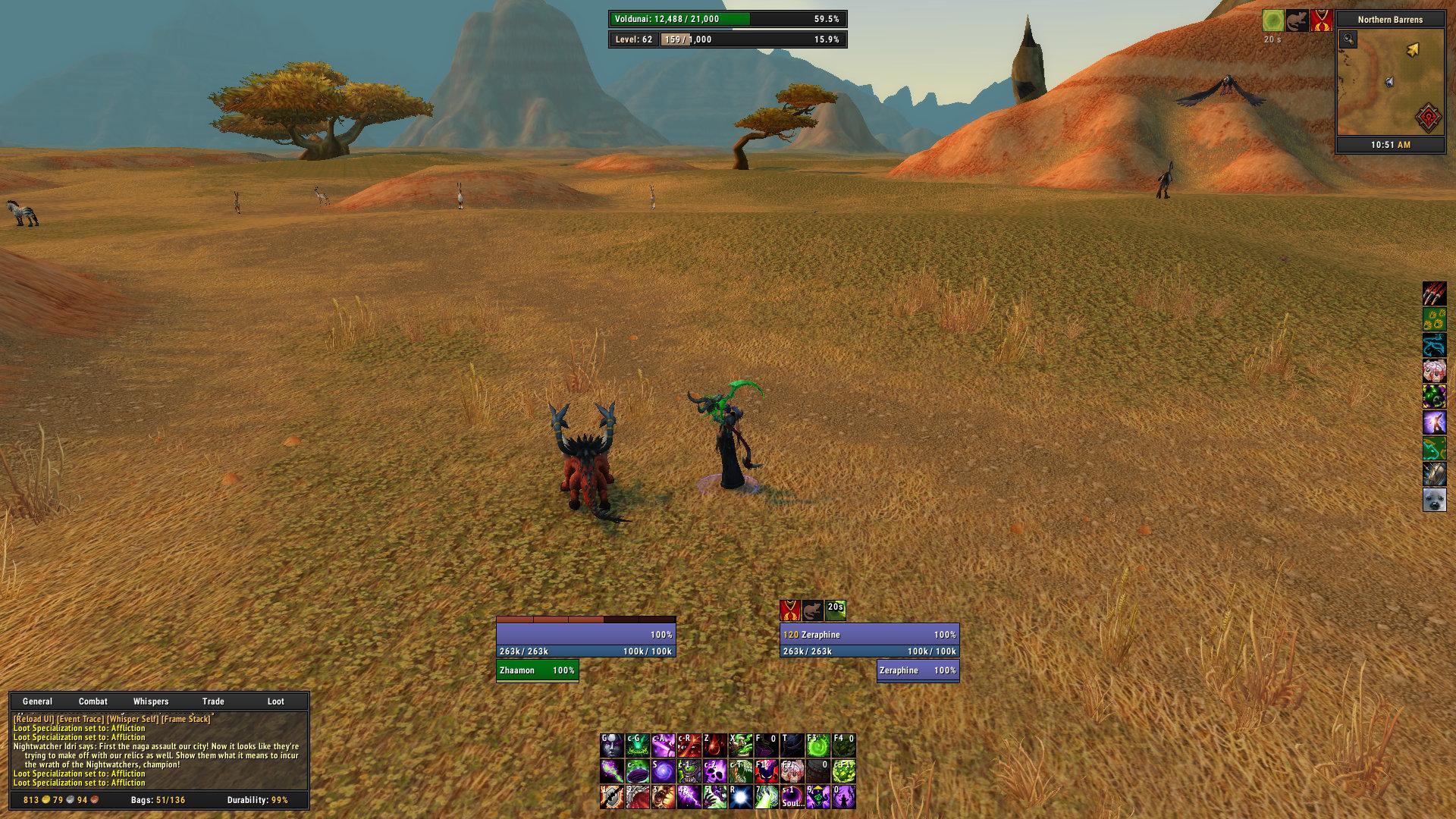The width and height of the screenshot is (1456, 819).
Task: Open the Whispers chat tab
Action: click(x=151, y=701)
